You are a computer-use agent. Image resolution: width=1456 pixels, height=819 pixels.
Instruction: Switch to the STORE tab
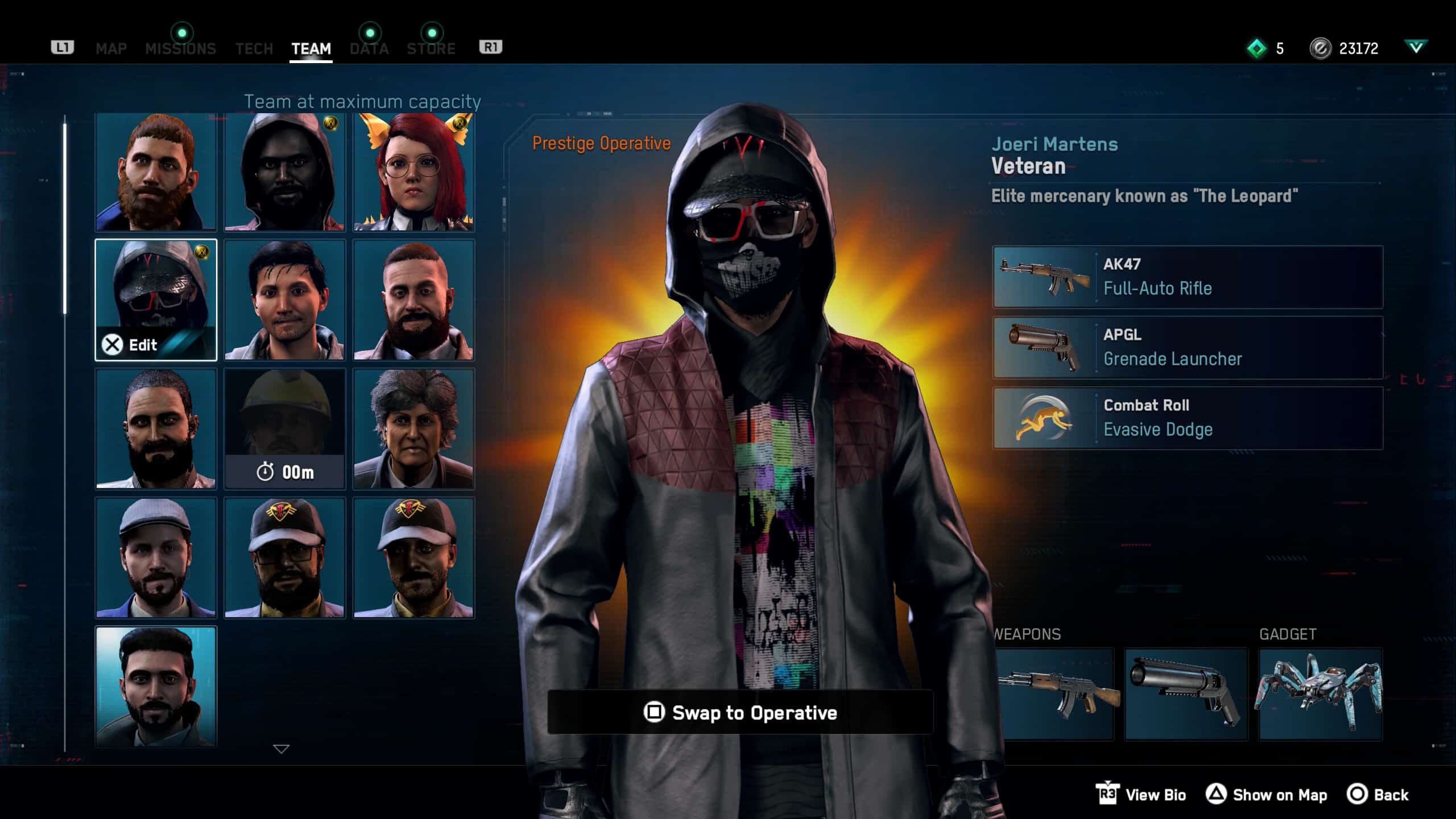pos(431,49)
